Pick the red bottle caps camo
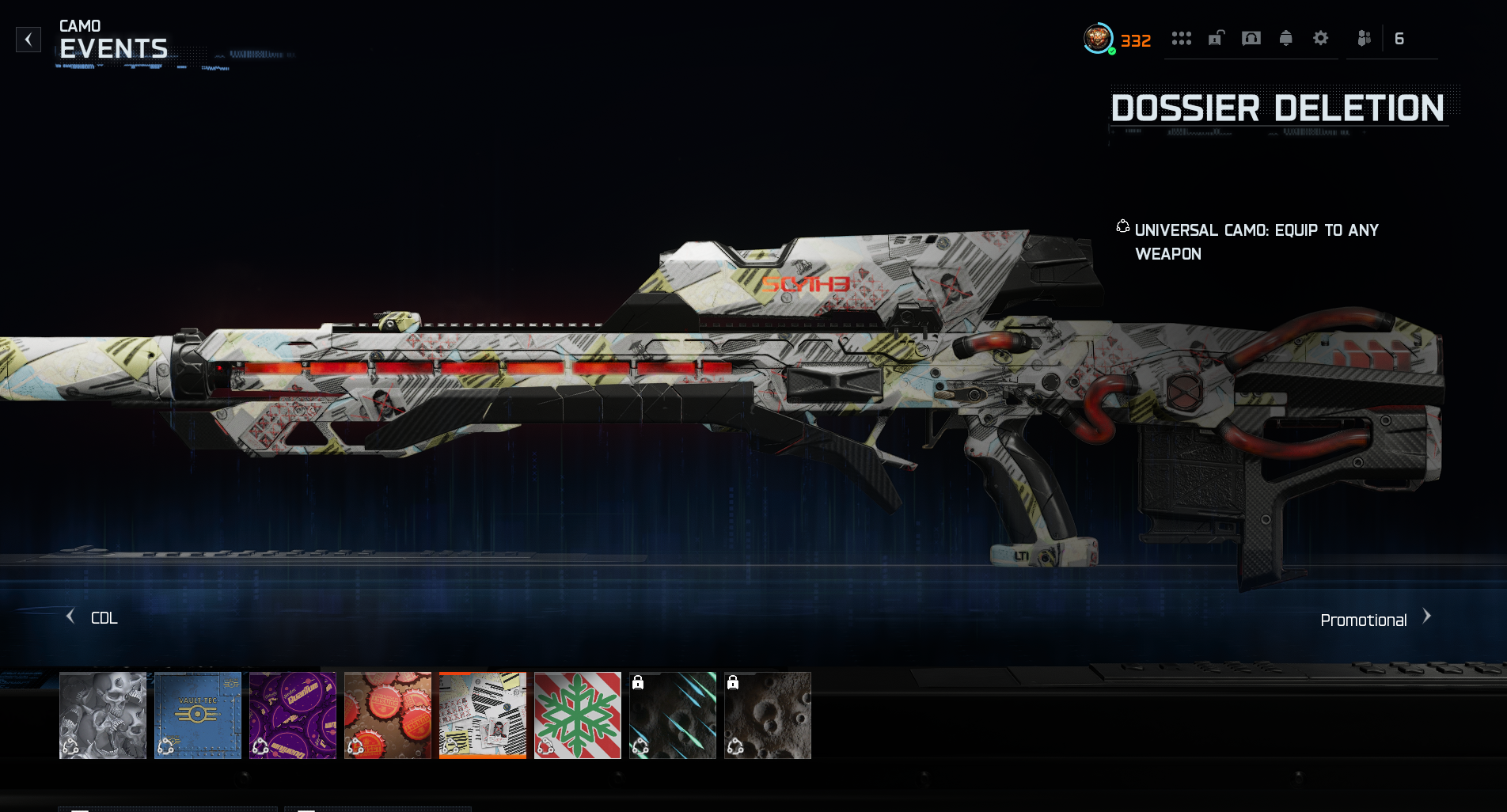This screenshot has width=1507, height=812. pyautogui.click(x=388, y=715)
